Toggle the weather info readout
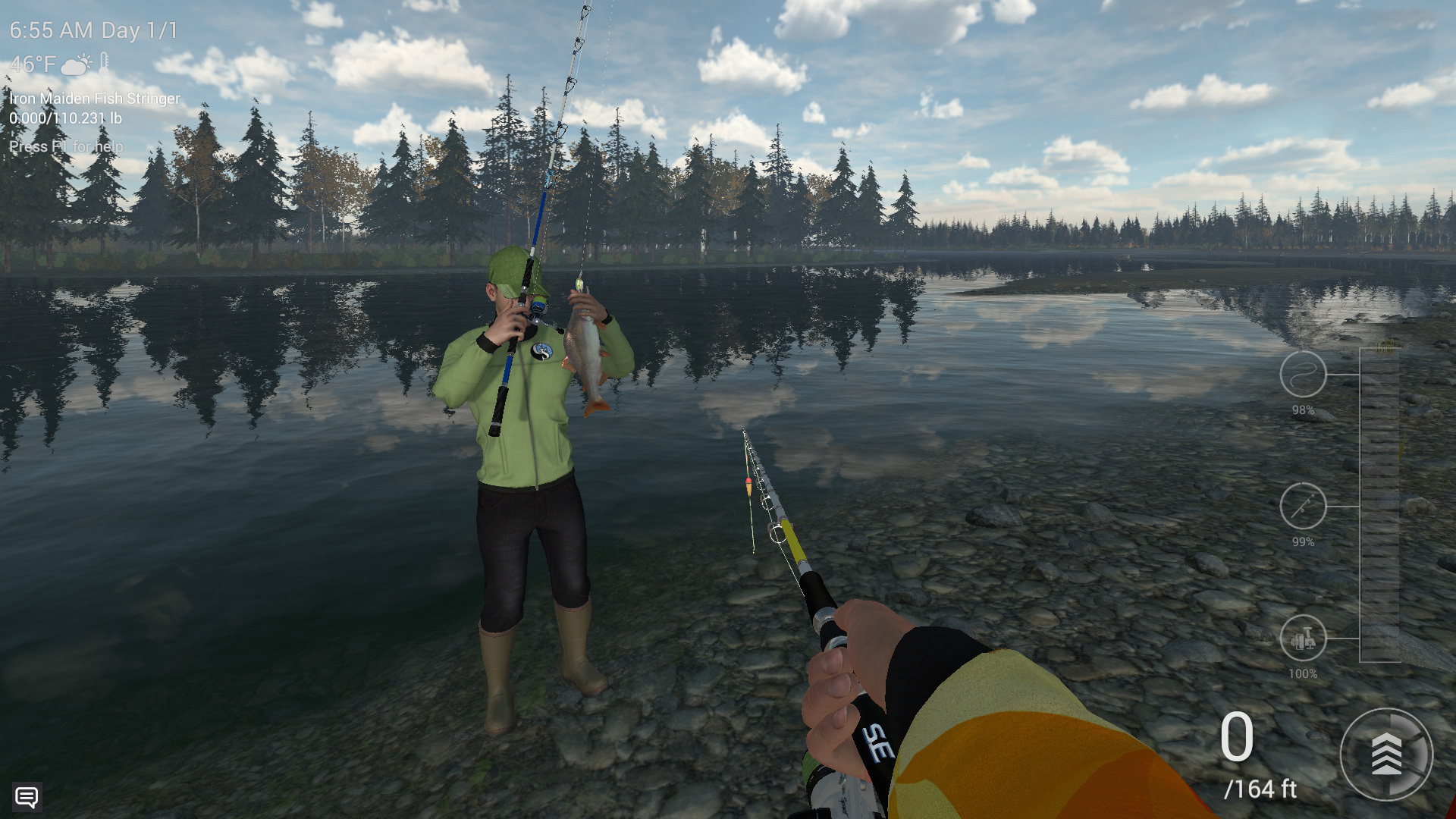This screenshot has width=1456, height=819. (x=57, y=65)
